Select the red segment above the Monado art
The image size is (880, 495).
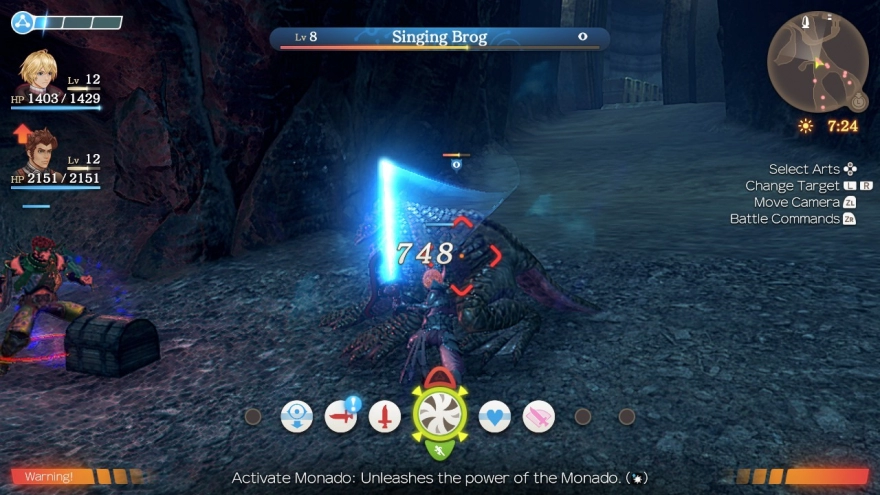pyautogui.click(x=440, y=378)
